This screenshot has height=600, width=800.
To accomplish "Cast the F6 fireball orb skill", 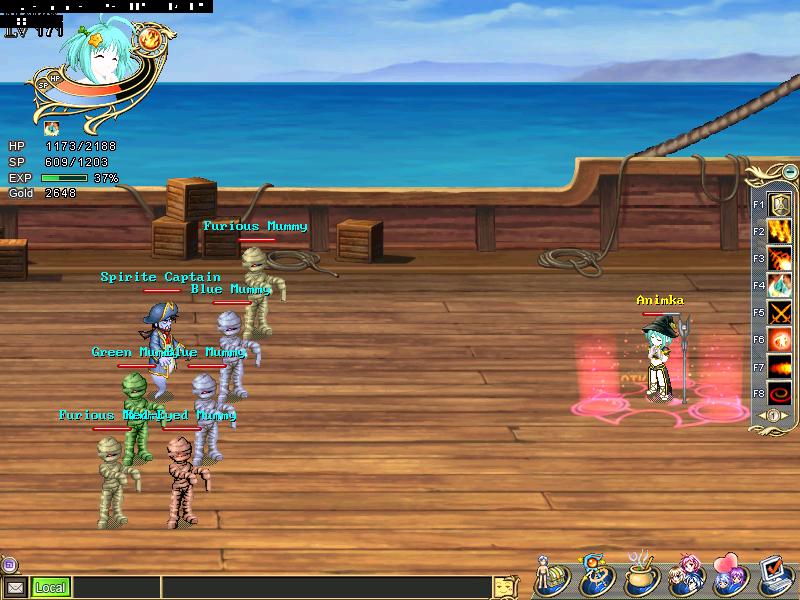I will tap(780, 340).
